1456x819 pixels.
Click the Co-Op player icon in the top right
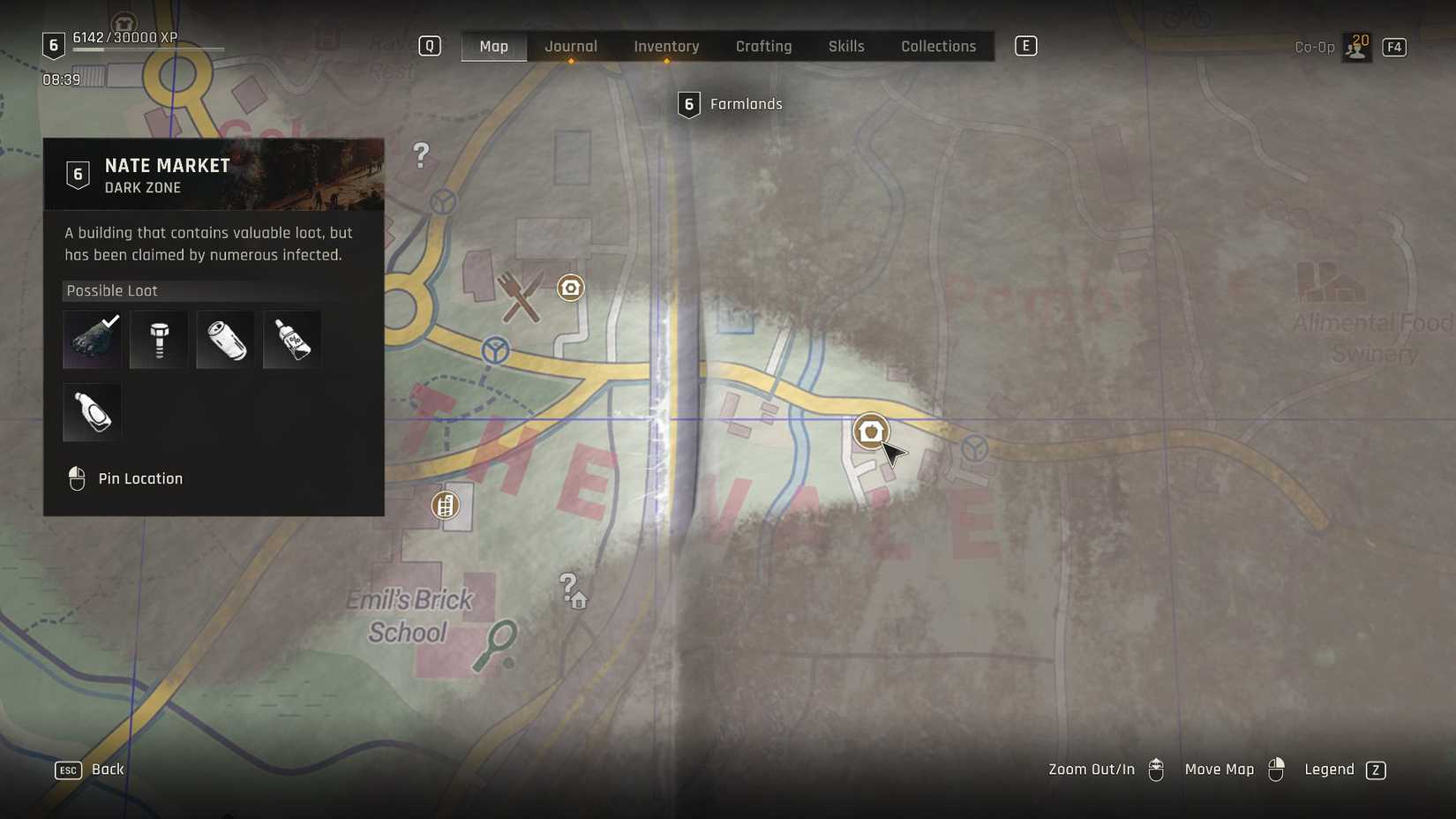point(1355,47)
